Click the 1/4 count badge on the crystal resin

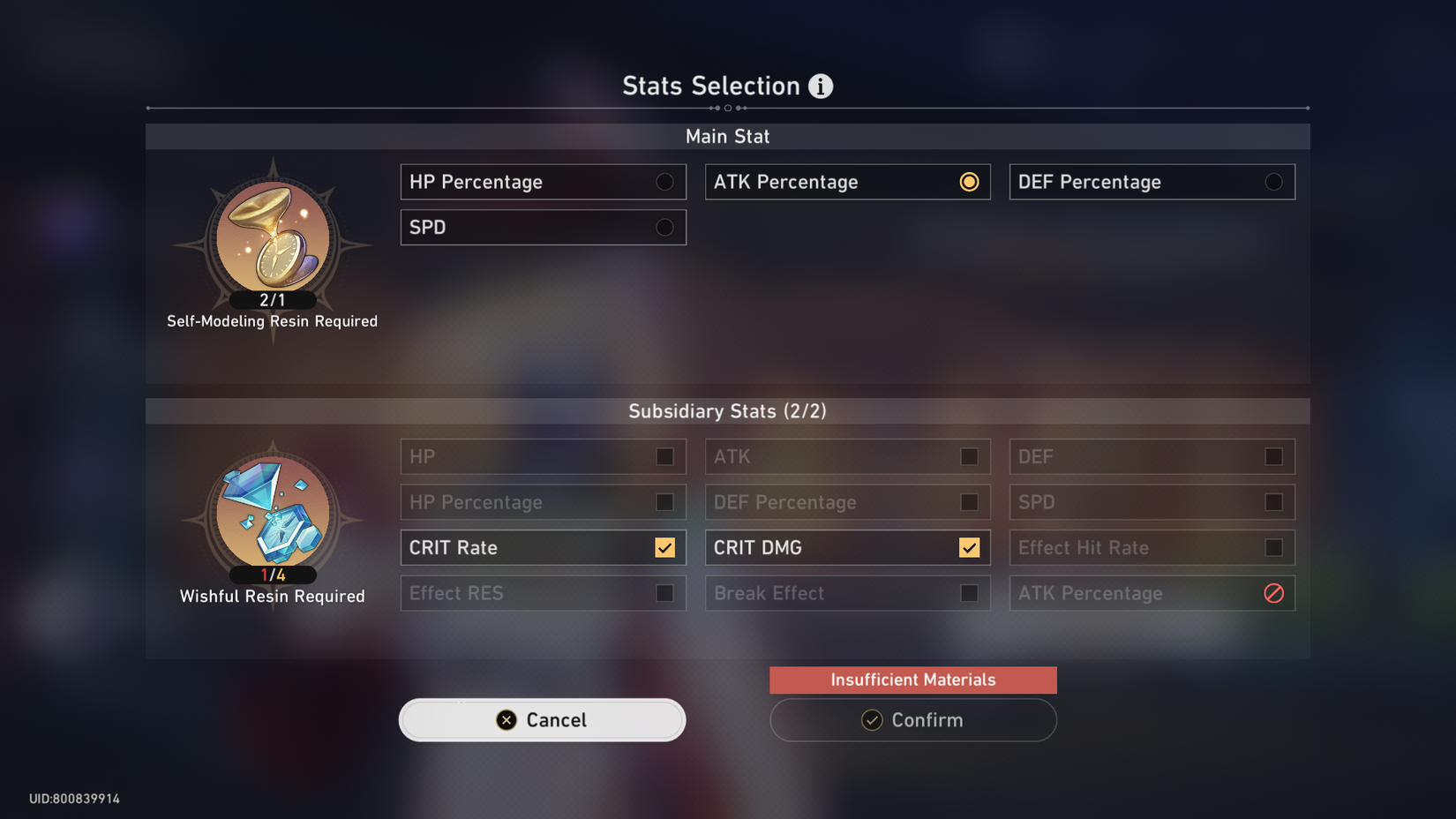coord(271,575)
